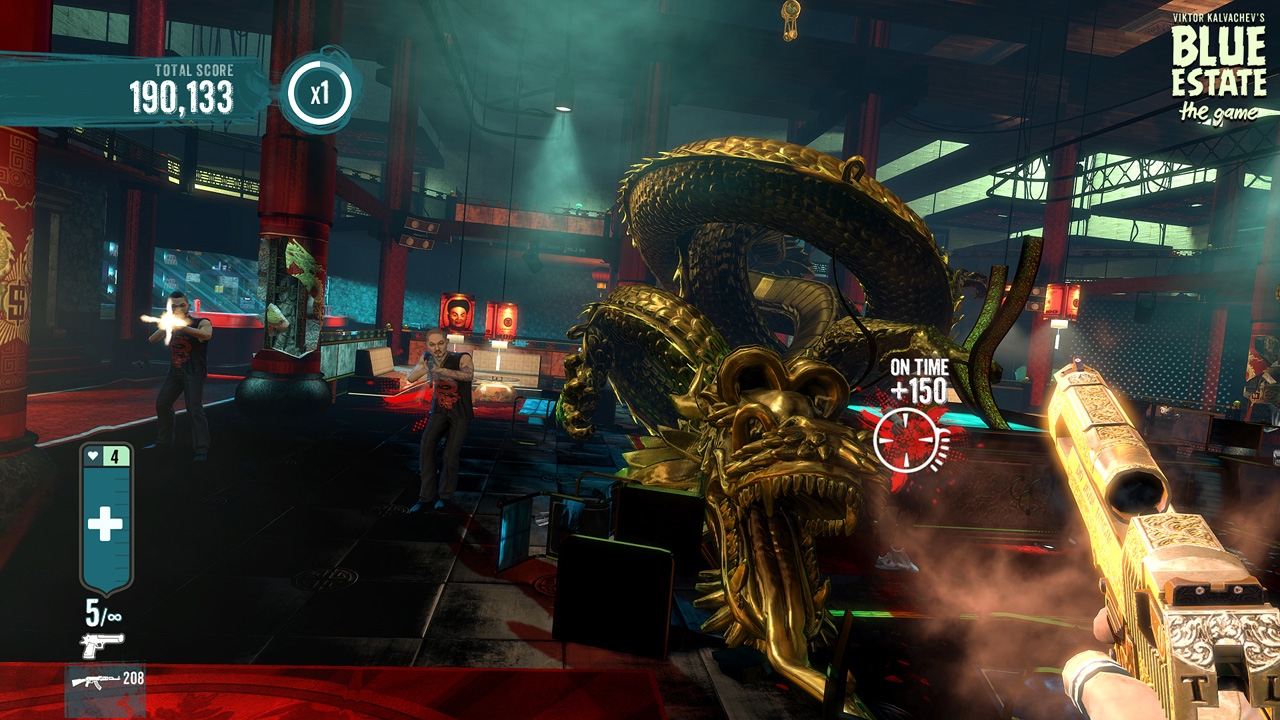Image resolution: width=1280 pixels, height=720 pixels.
Task: Select the pistol weapon icon
Action: [x=102, y=645]
